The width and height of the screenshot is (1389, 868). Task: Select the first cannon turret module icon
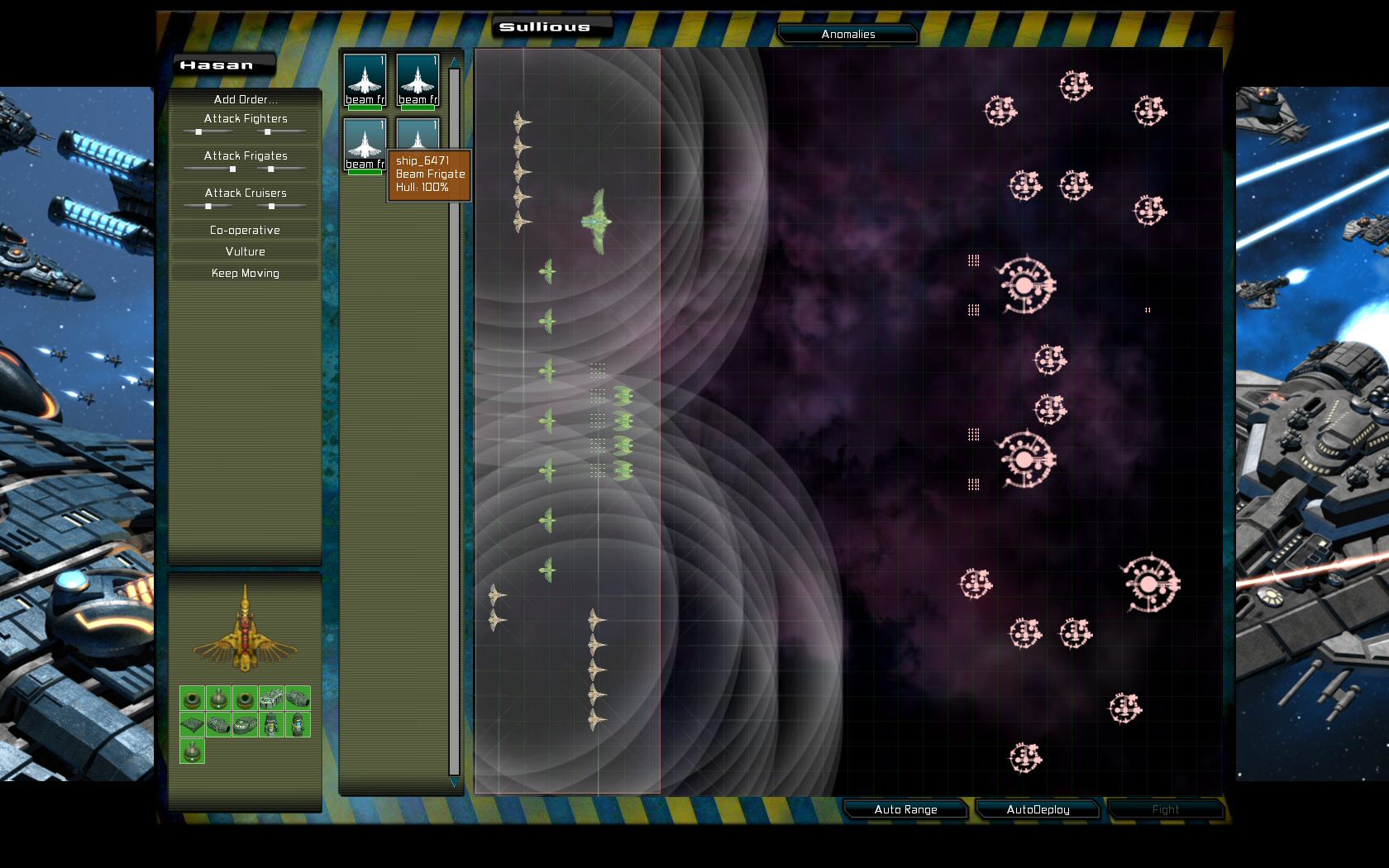coord(192,699)
